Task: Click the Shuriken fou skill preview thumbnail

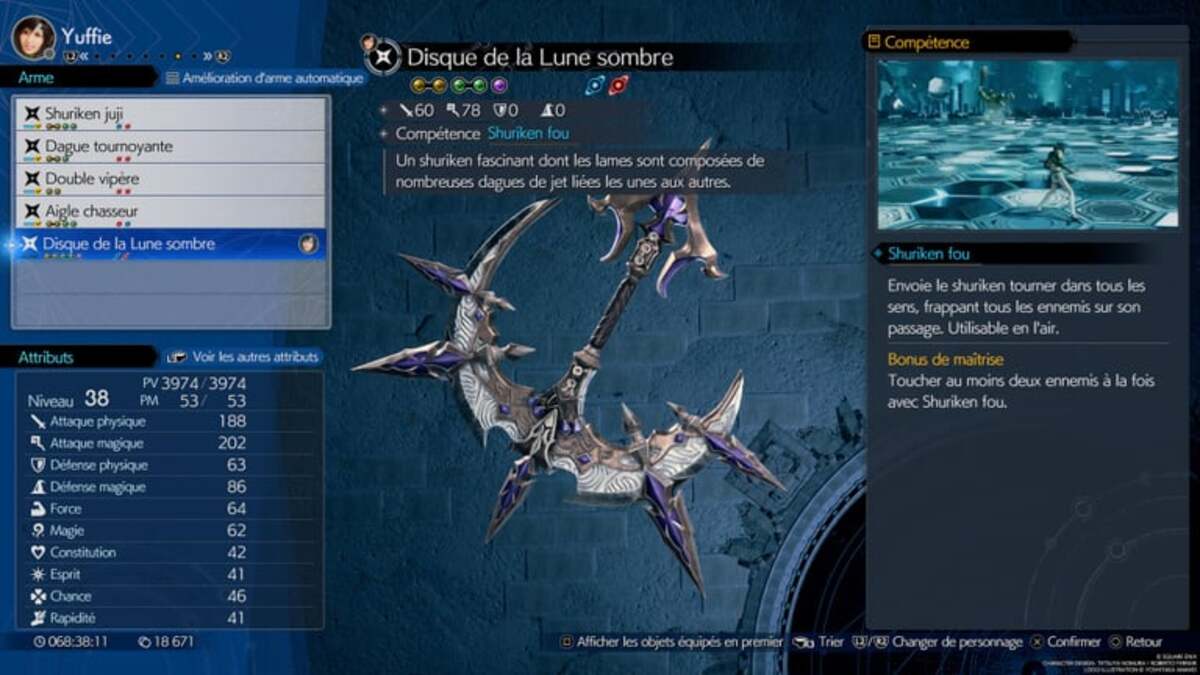Action: coord(1014,144)
